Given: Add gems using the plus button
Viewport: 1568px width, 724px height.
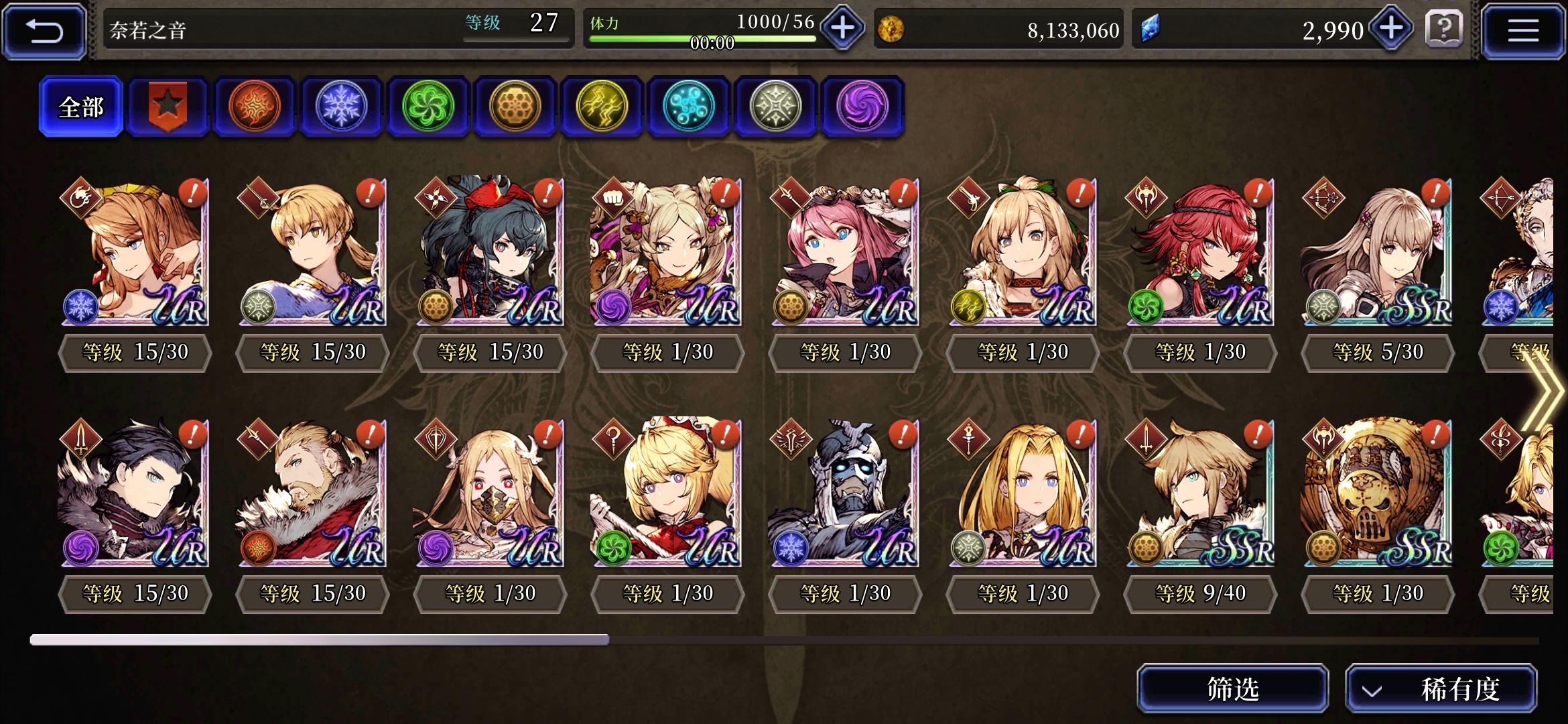Looking at the screenshot, I should pos(1392,29).
